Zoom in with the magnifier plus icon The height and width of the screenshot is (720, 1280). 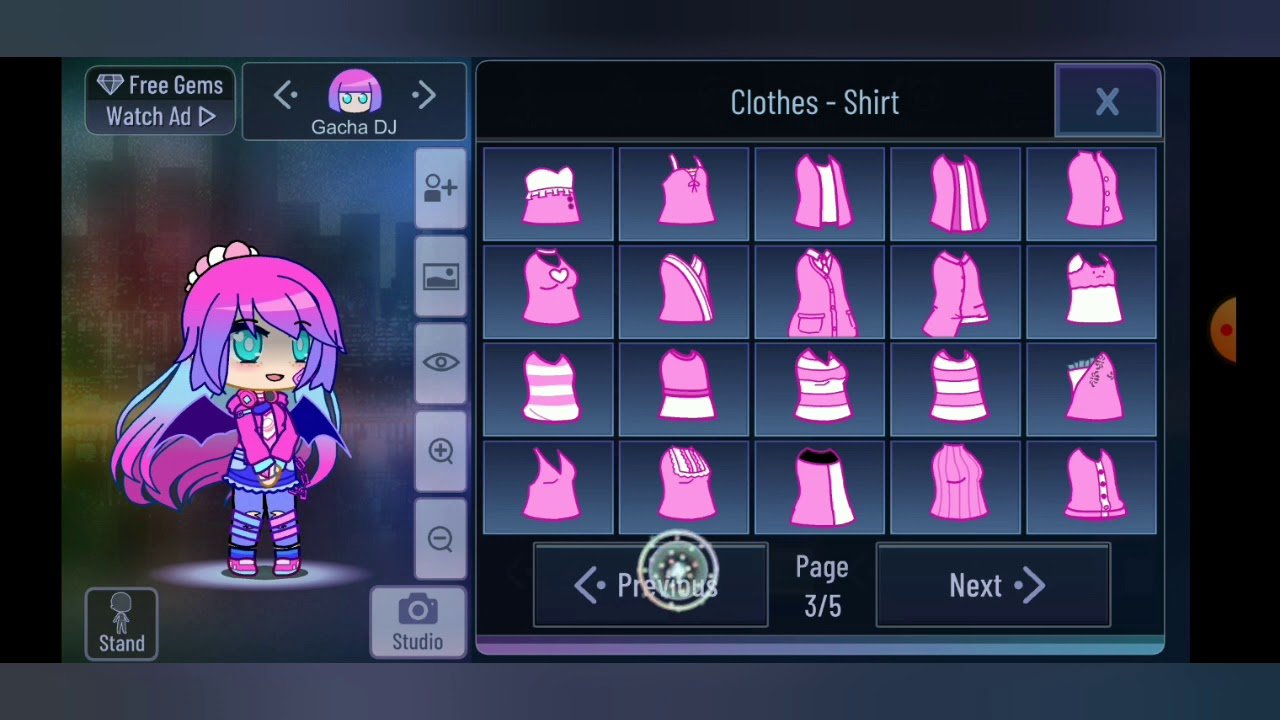(x=440, y=451)
